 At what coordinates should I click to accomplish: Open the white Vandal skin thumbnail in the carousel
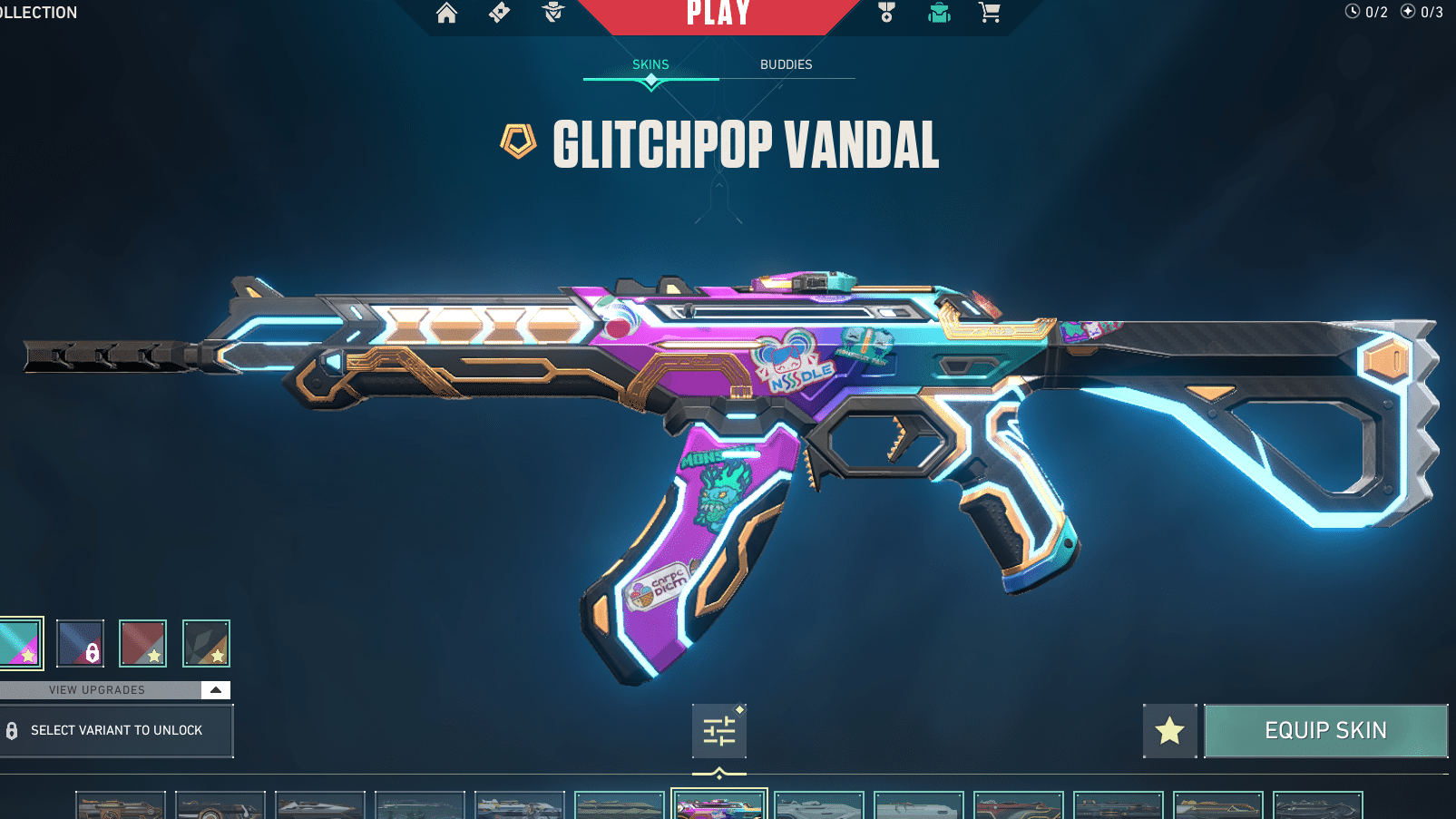[x=817, y=804]
